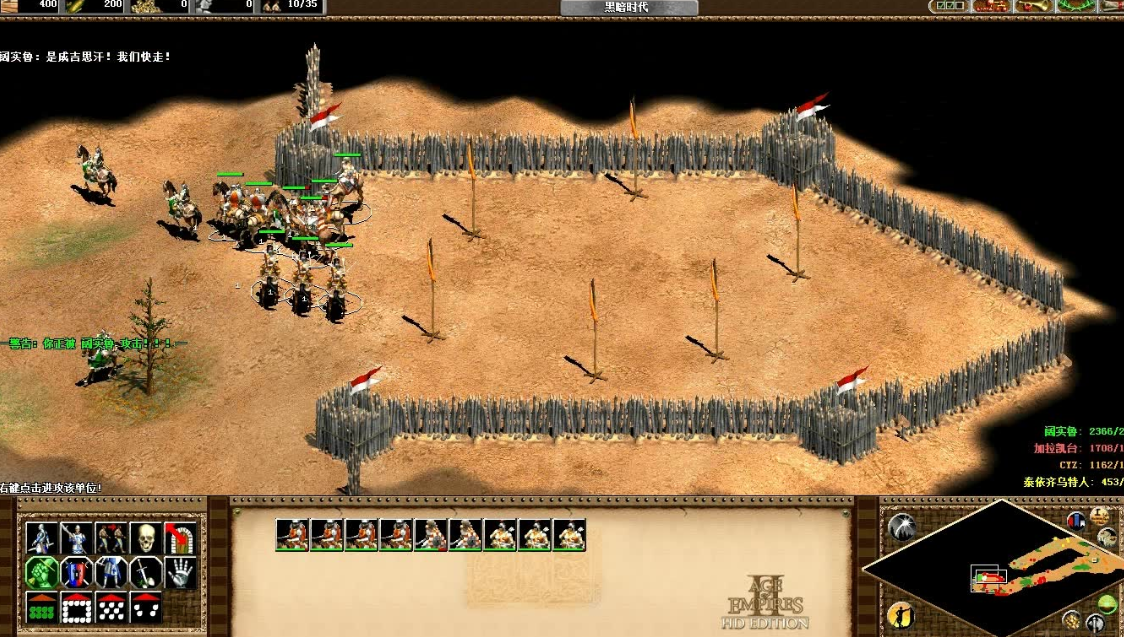Select the green line formation

click(x=40, y=606)
